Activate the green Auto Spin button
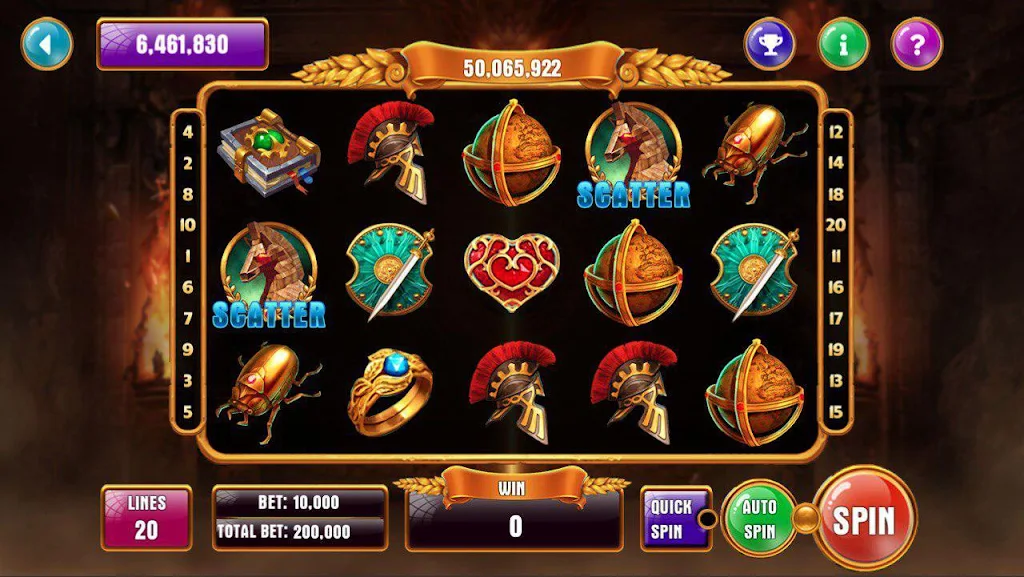 click(x=759, y=518)
